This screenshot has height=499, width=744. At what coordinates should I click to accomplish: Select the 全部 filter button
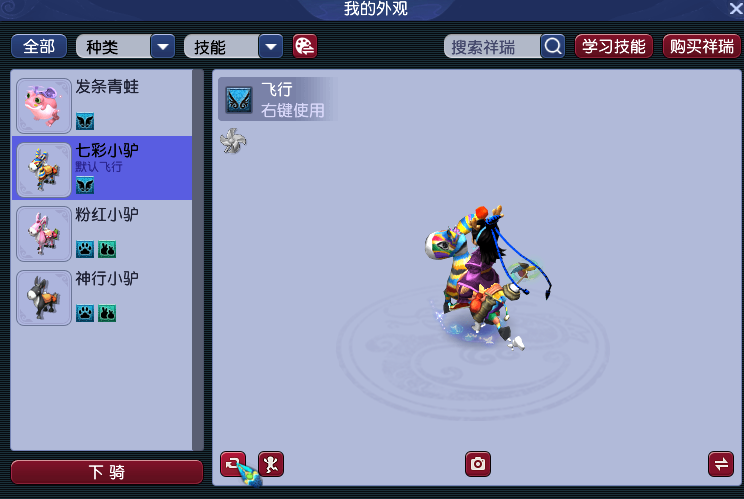click(x=39, y=47)
